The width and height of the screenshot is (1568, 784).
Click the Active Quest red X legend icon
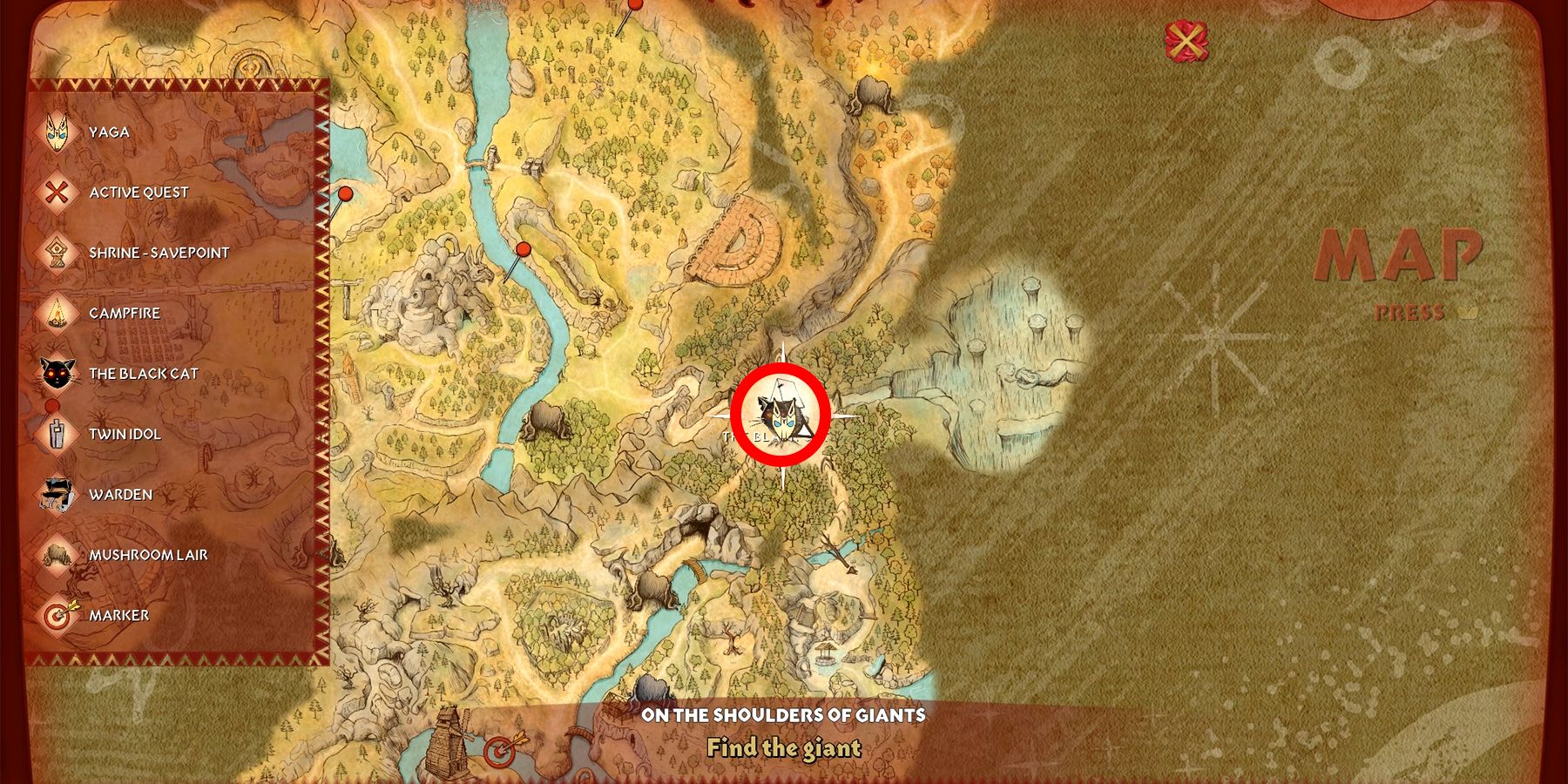(57, 192)
